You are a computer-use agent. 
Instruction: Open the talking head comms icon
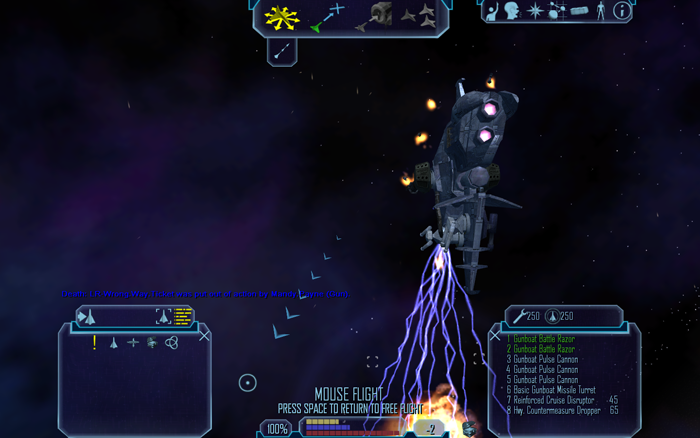pyautogui.click(x=512, y=11)
